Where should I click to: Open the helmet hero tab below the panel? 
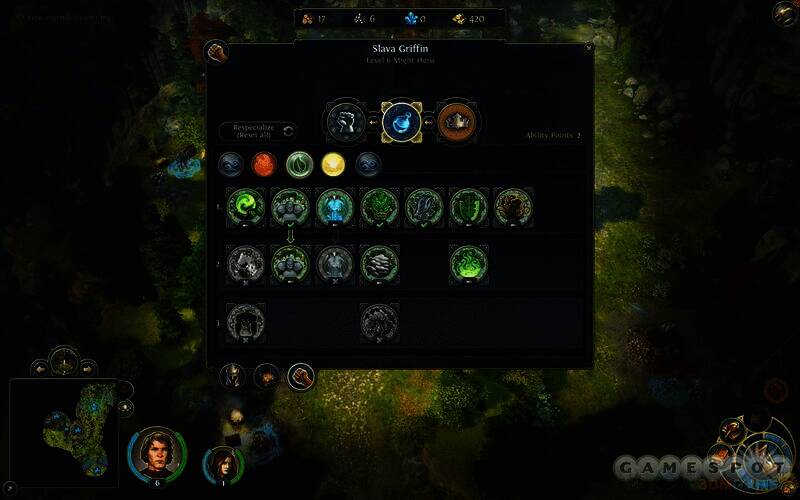click(x=234, y=376)
